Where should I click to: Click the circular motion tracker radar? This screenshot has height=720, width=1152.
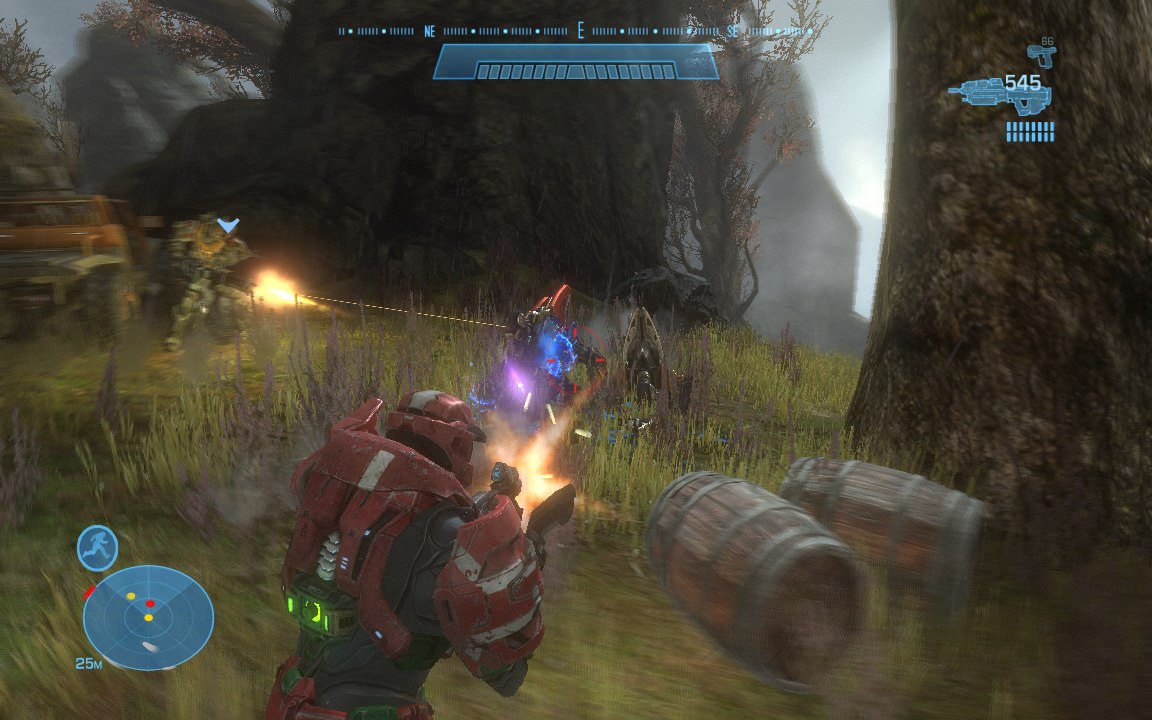point(148,617)
